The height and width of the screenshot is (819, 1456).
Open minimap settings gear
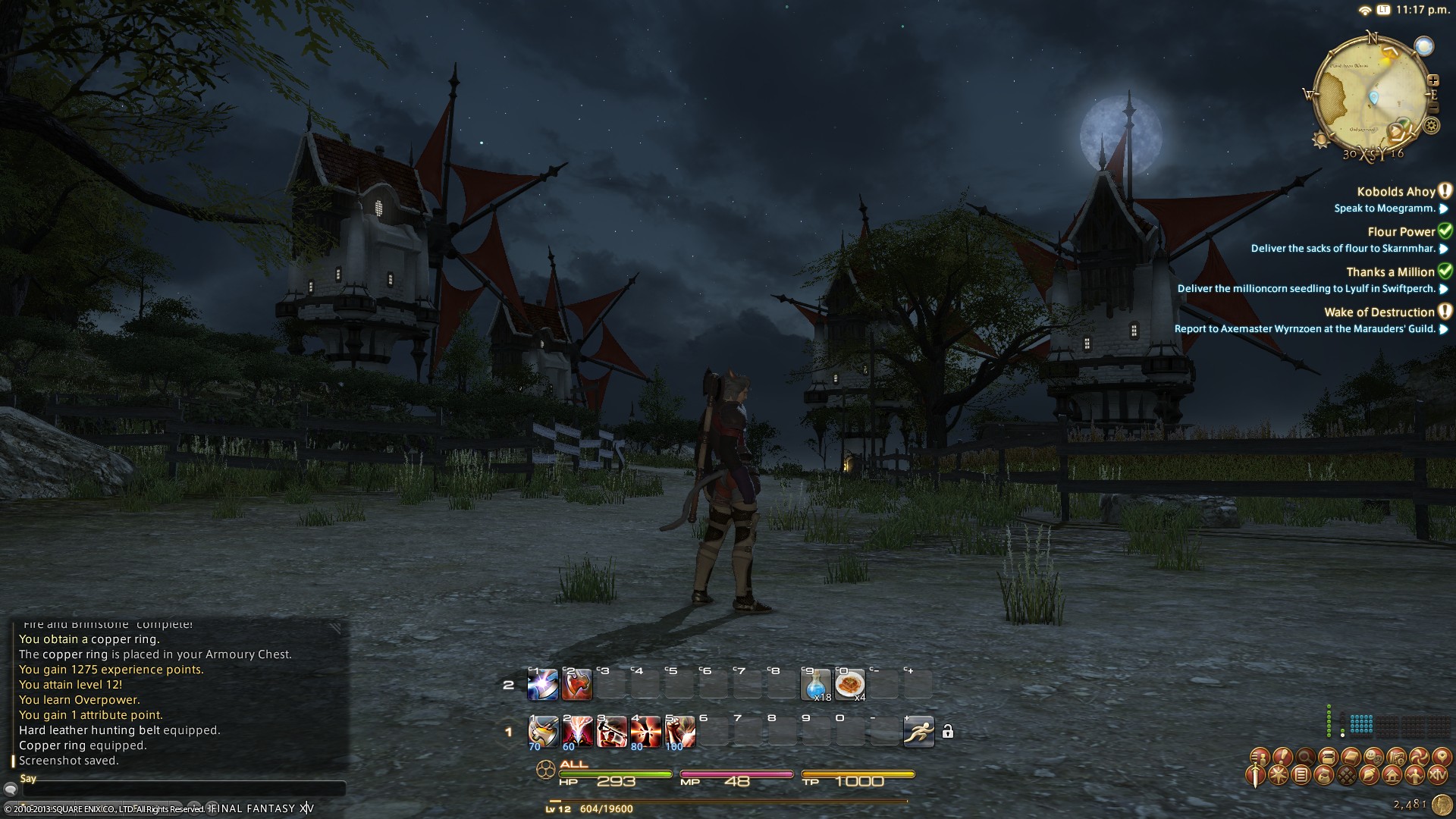click(x=1432, y=126)
